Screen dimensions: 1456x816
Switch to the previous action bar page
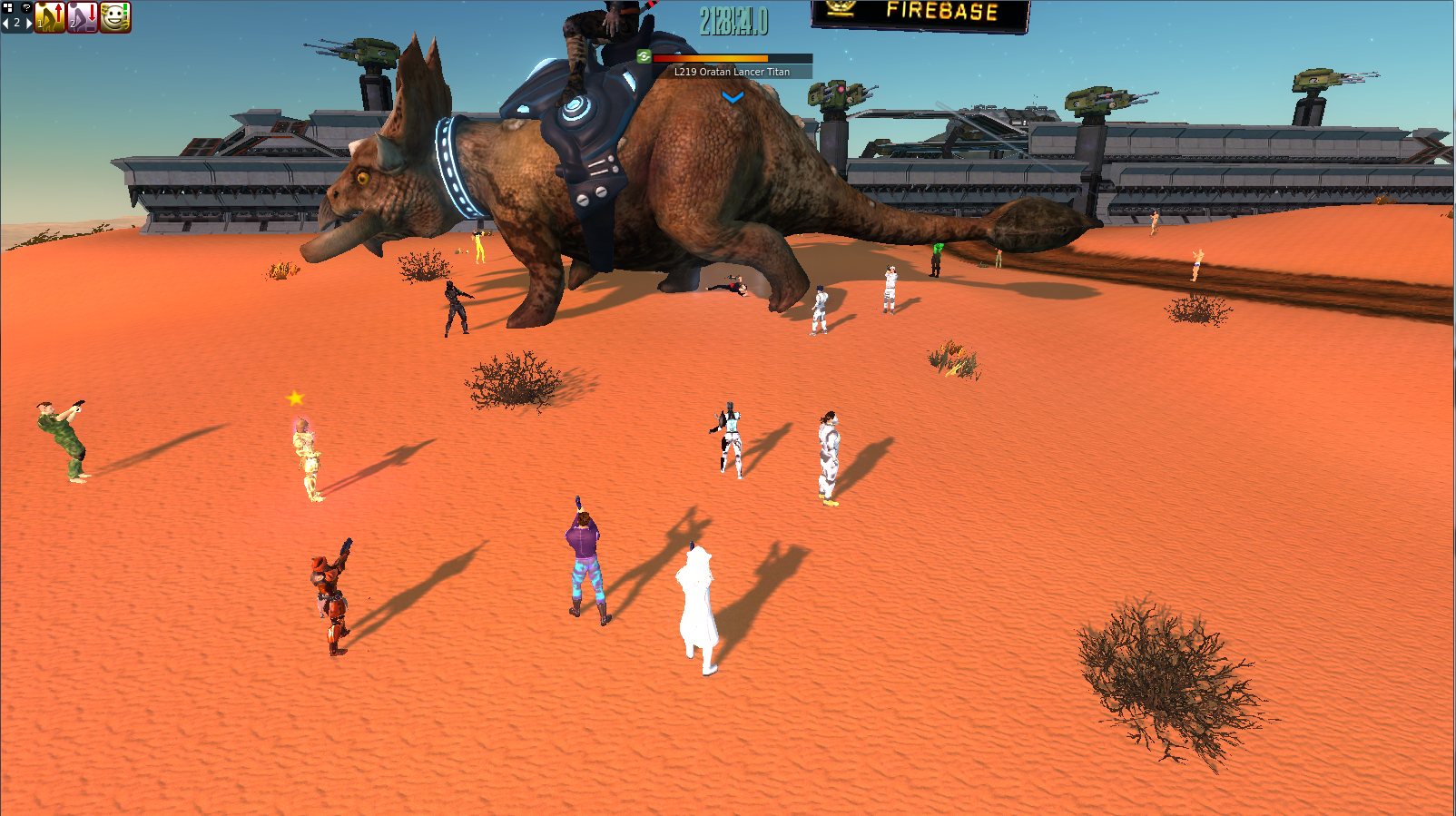click(5, 24)
